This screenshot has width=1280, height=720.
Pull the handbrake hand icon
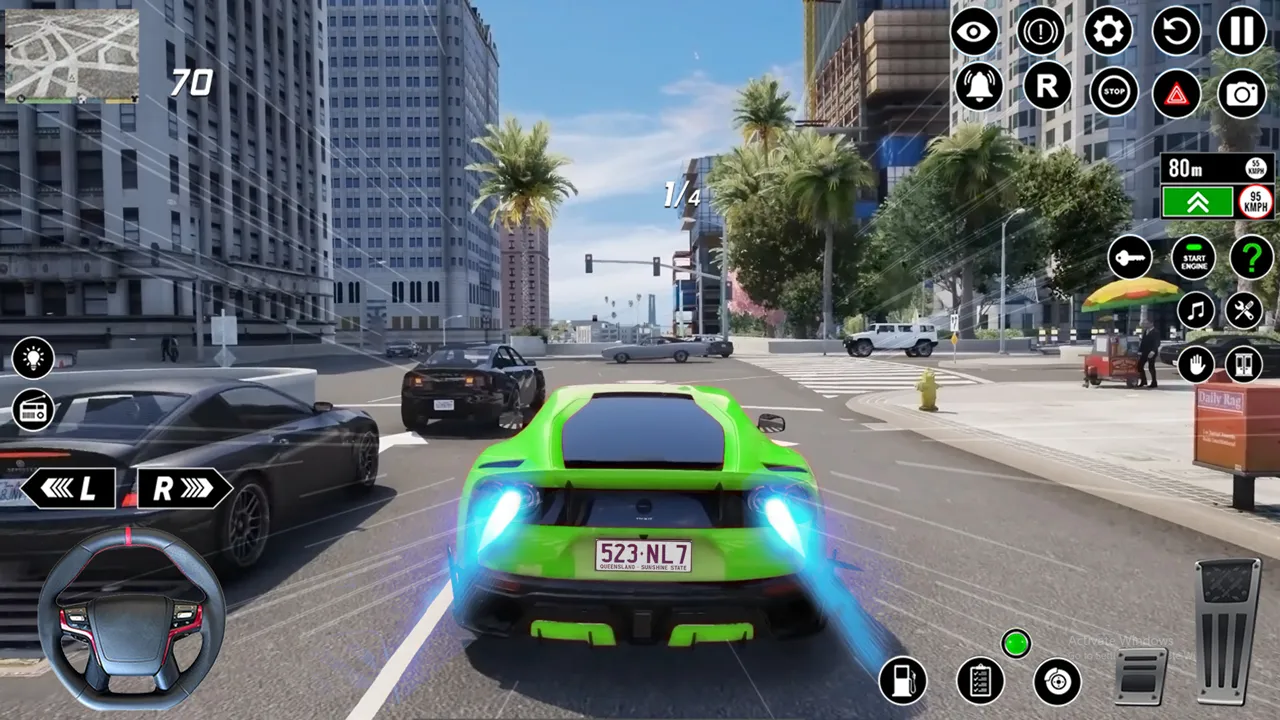click(x=1194, y=363)
